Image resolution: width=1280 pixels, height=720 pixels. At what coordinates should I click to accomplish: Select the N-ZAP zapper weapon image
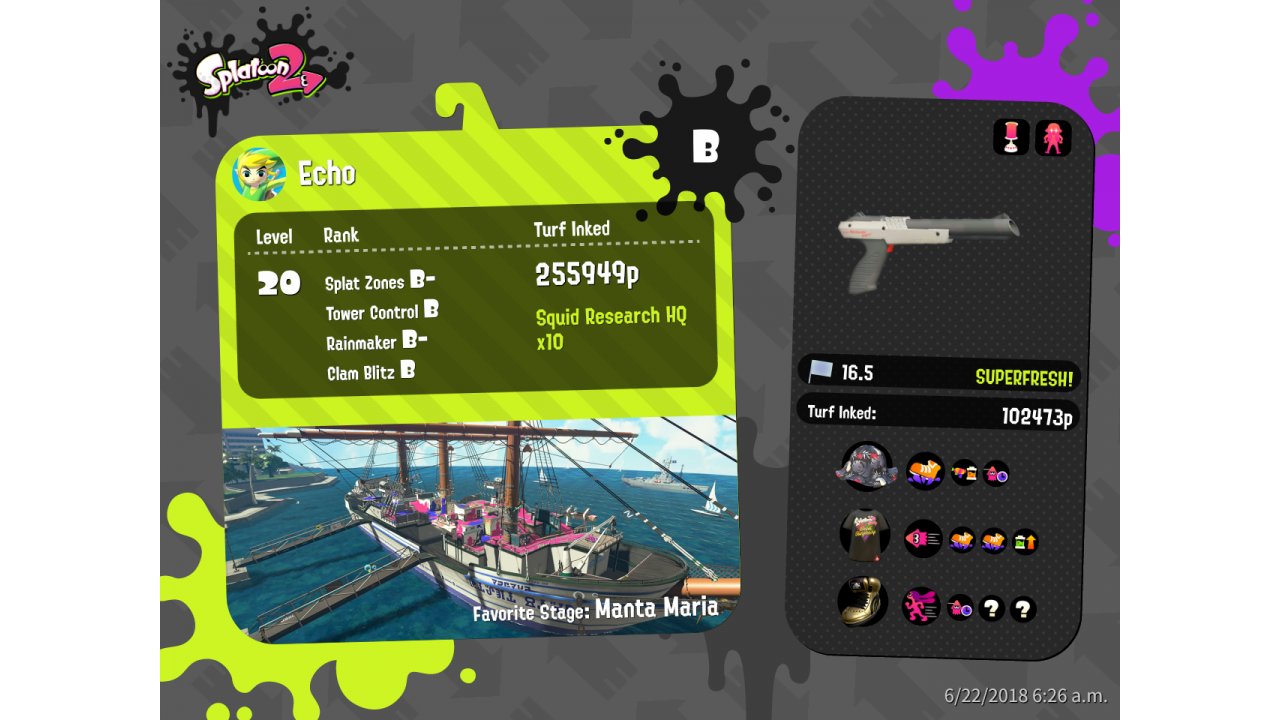926,246
